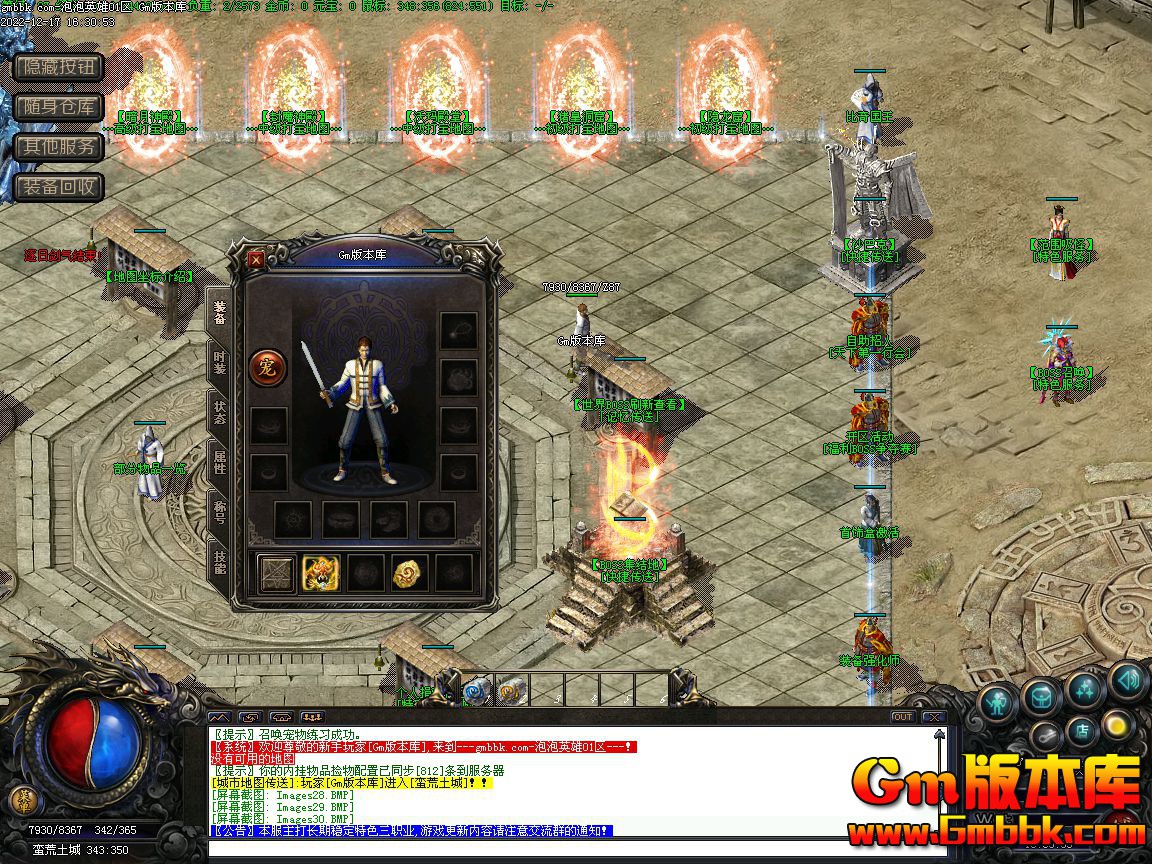The width and height of the screenshot is (1152, 864).
Task: Click the chat panel OUT button
Action: click(902, 717)
